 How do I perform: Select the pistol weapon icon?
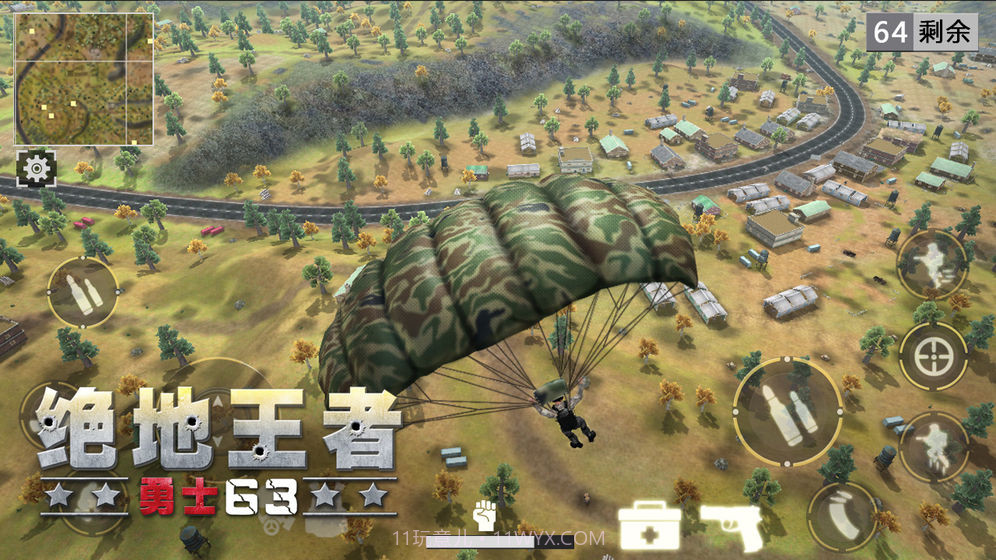pyautogui.click(x=731, y=524)
